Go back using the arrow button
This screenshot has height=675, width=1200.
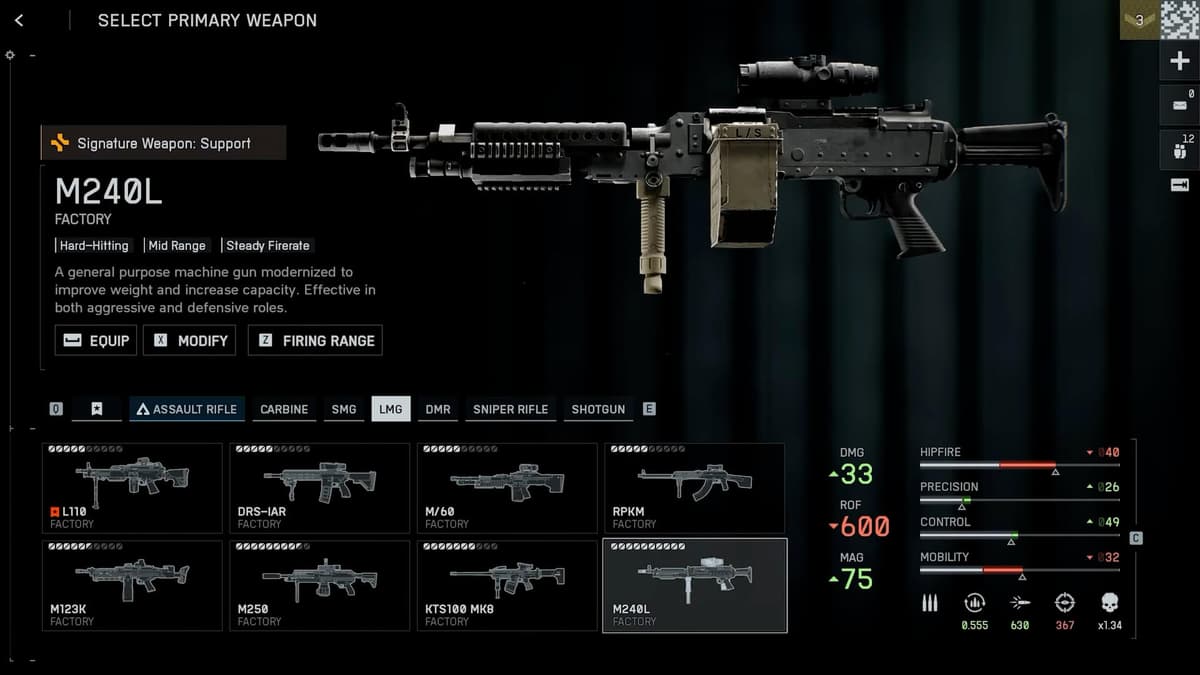click(x=19, y=20)
